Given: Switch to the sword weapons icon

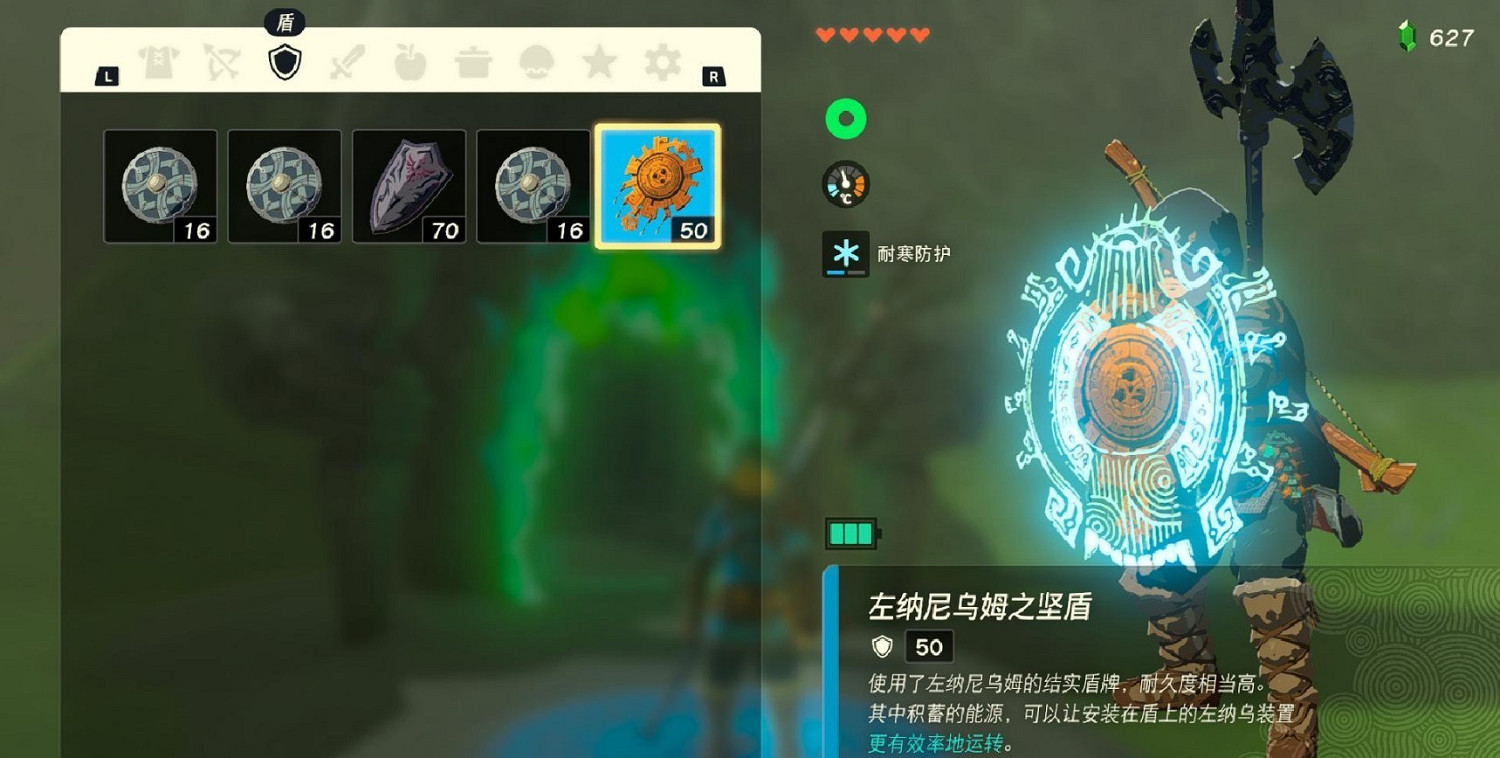Looking at the screenshot, I should click(x=345, y=62).
